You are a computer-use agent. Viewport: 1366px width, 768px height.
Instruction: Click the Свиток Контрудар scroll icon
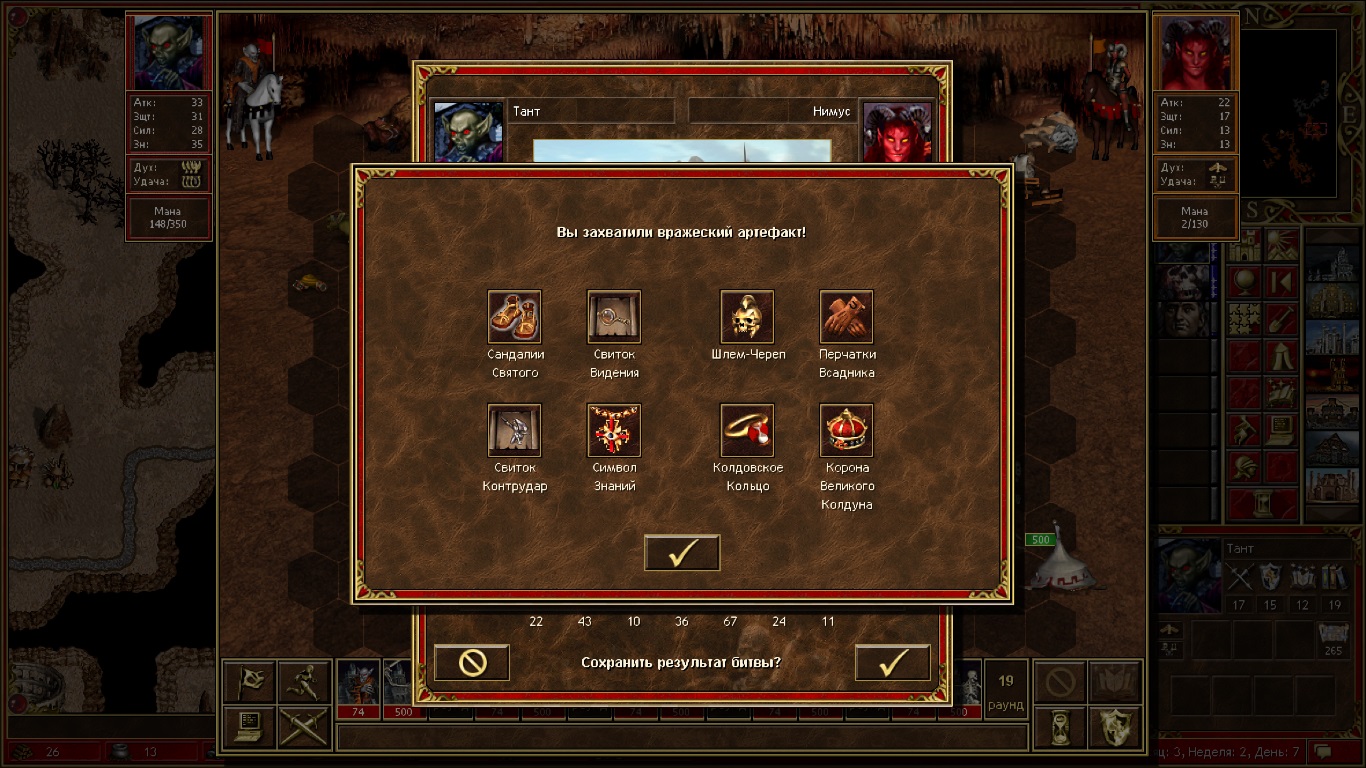514,430
